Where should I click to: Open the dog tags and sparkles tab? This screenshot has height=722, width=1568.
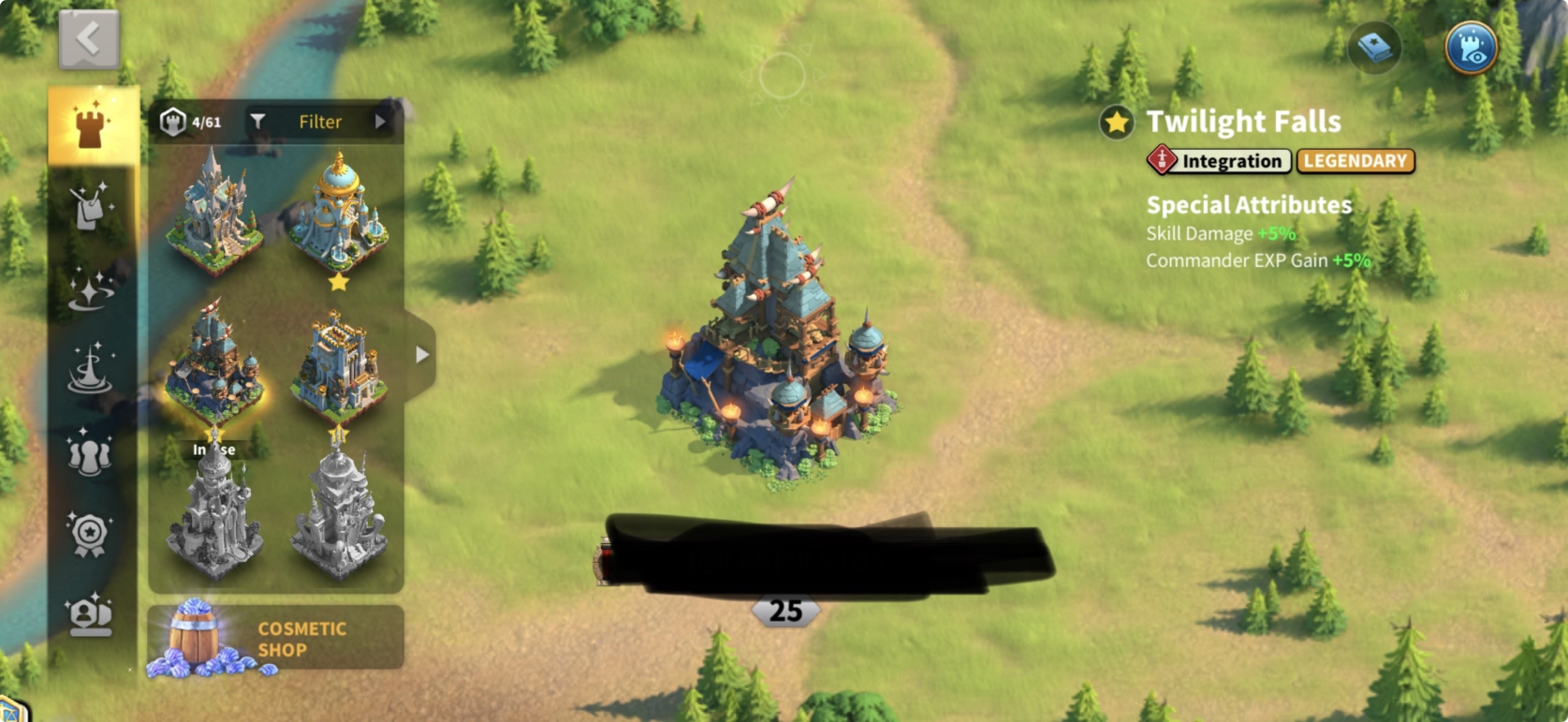pyautogui.click(x=91, y=206)
